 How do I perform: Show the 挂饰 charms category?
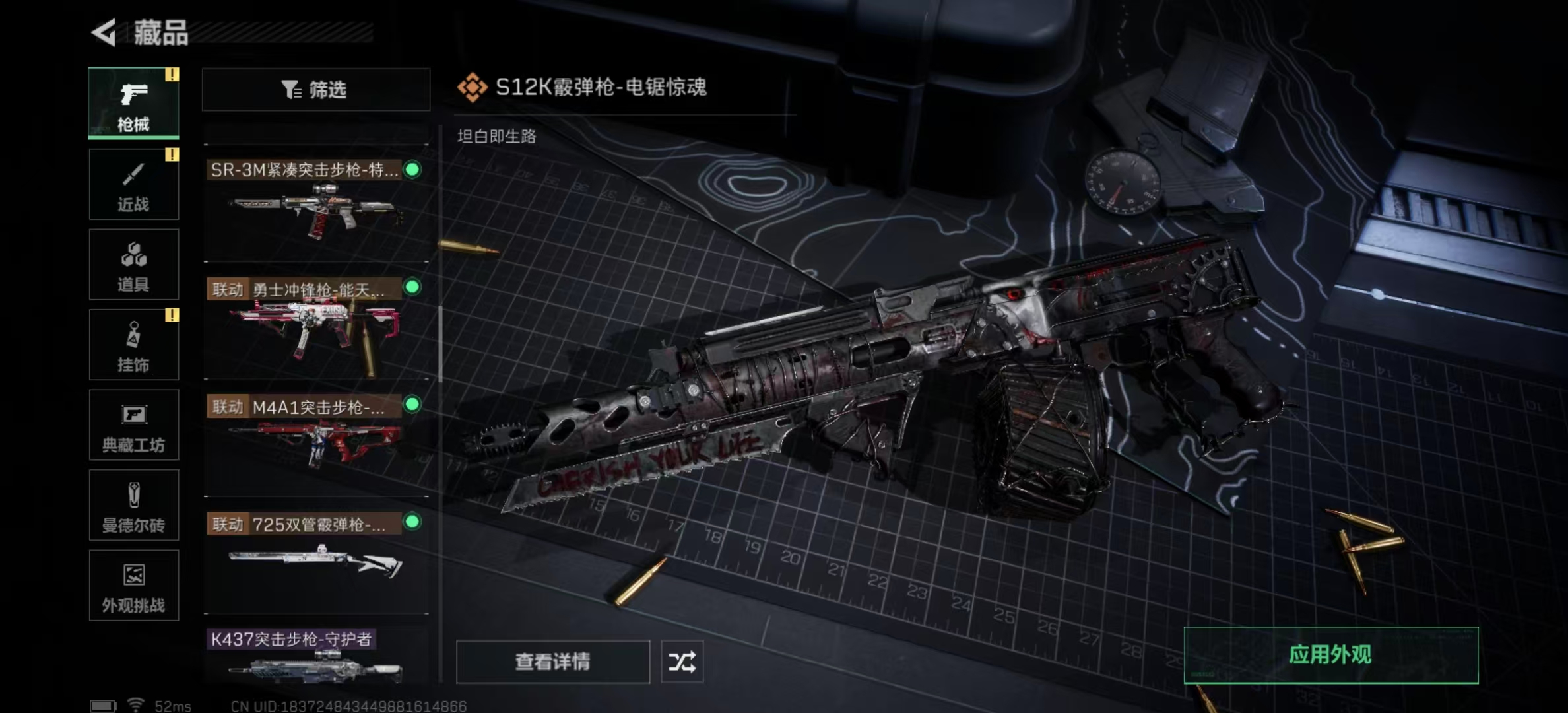133,345
